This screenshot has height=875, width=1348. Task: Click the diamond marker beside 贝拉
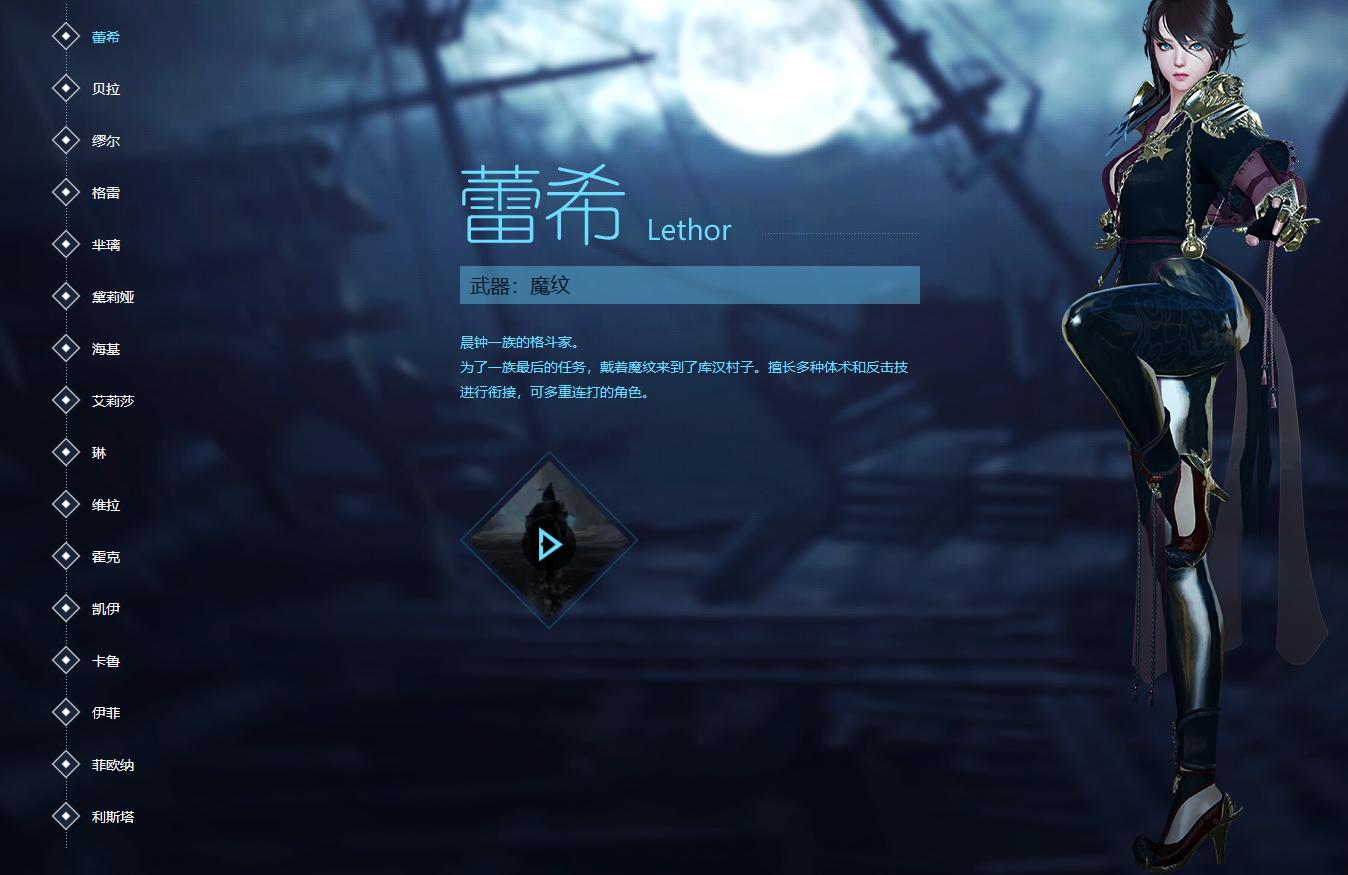tap(66, 88)
